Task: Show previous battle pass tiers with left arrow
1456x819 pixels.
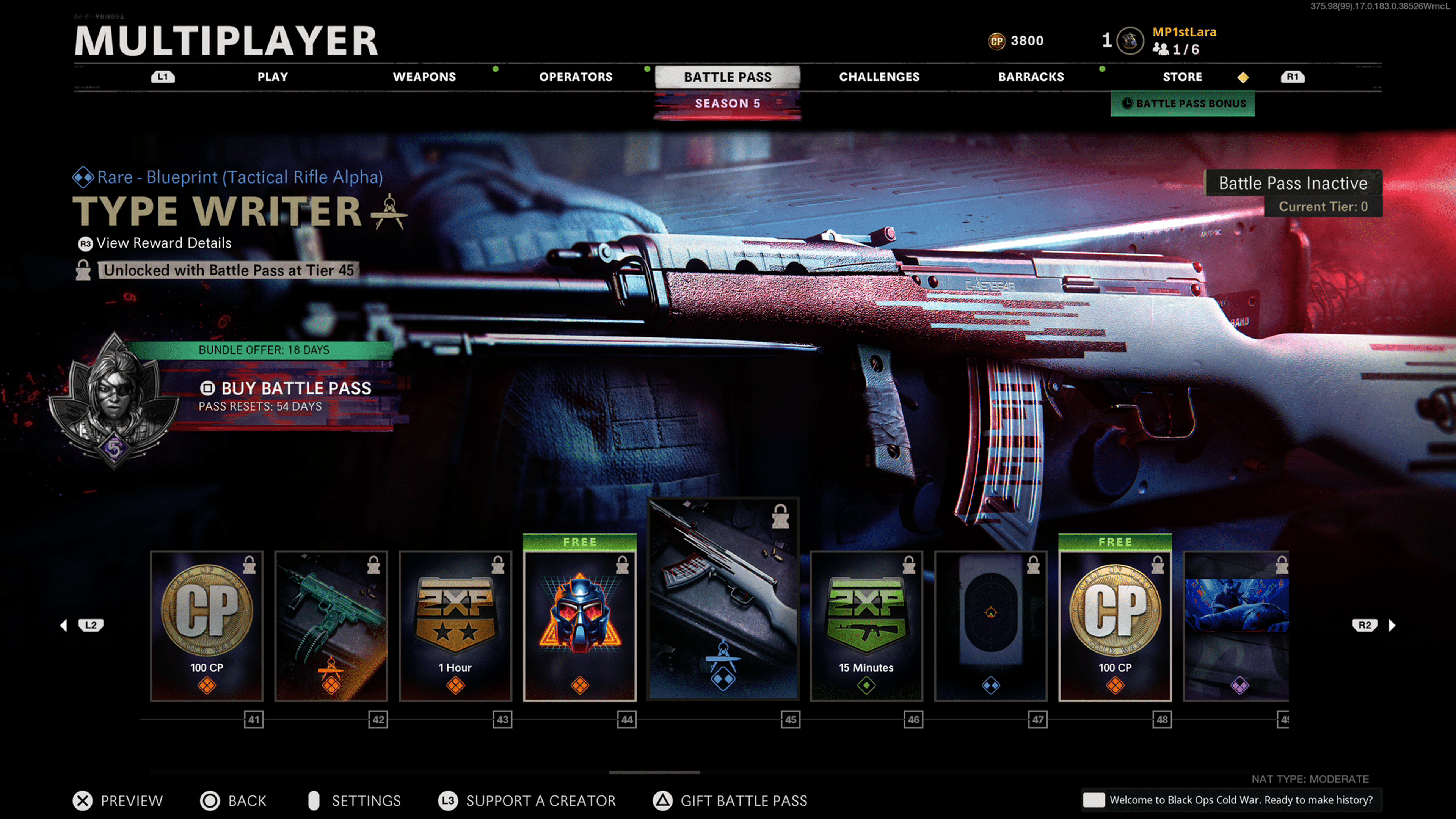Action: click(64, 625)
